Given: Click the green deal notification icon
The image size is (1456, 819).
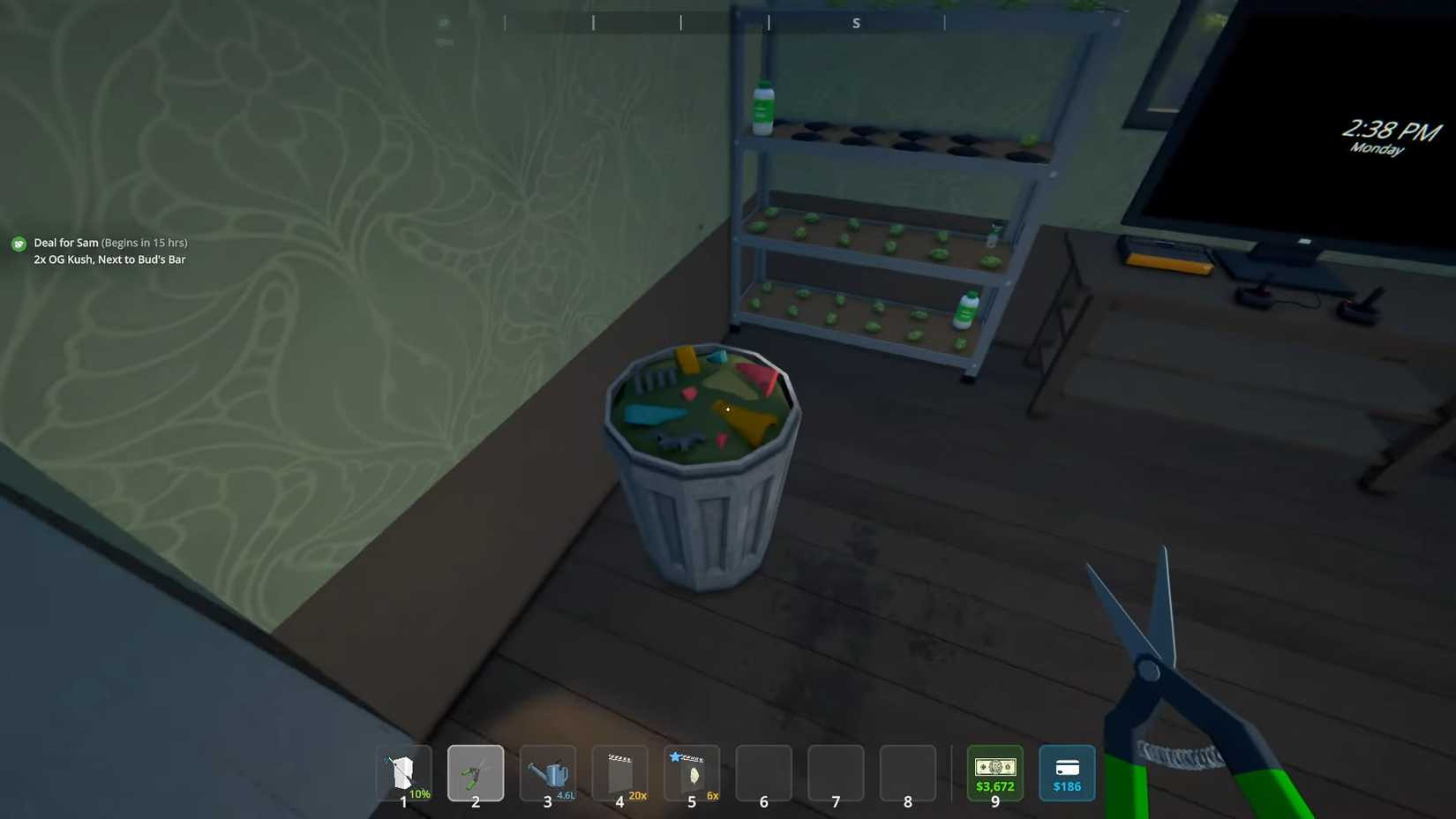Looking at the screenshot, I should 18,243.
